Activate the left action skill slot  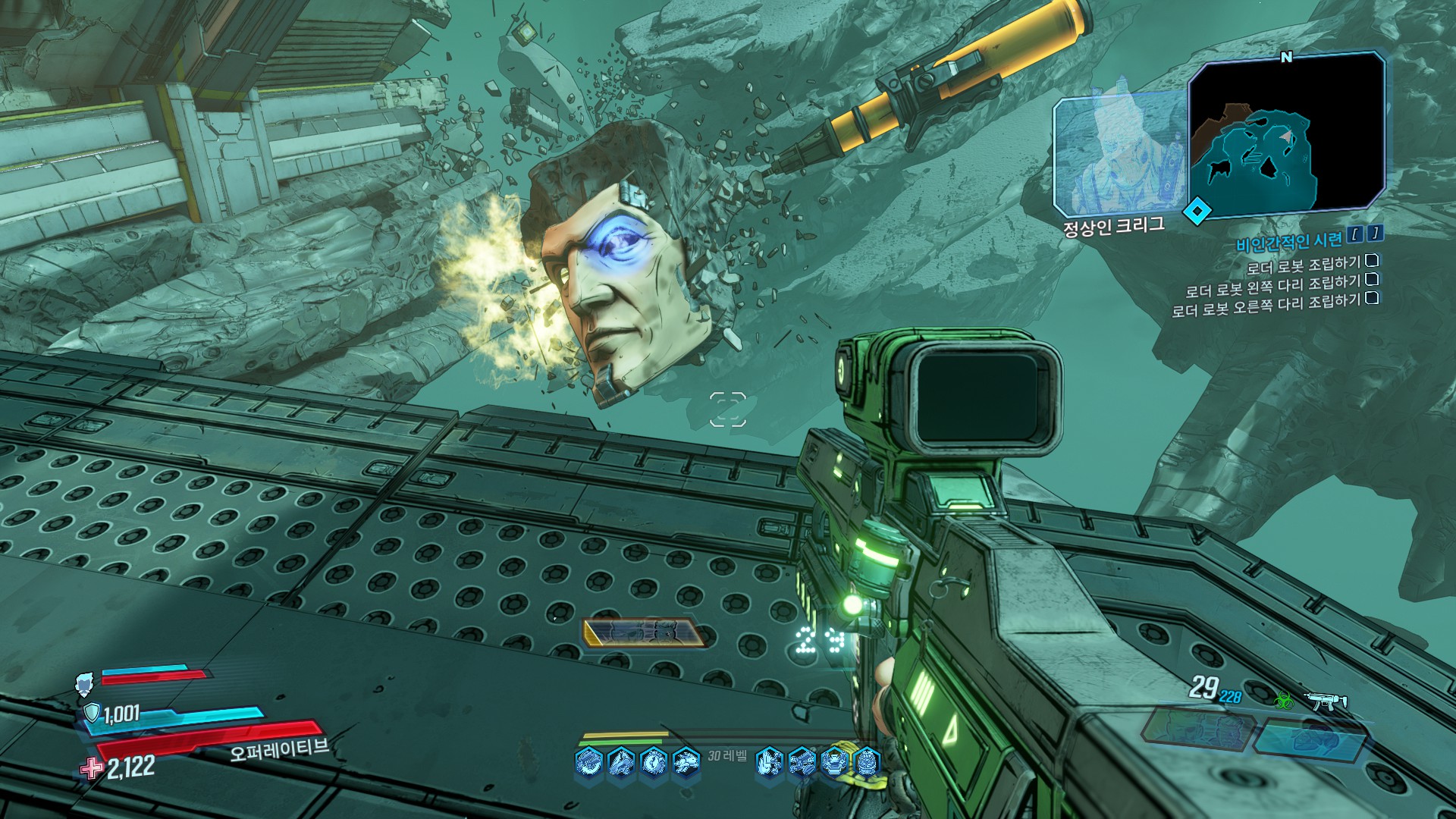(x=1197, y=726)
